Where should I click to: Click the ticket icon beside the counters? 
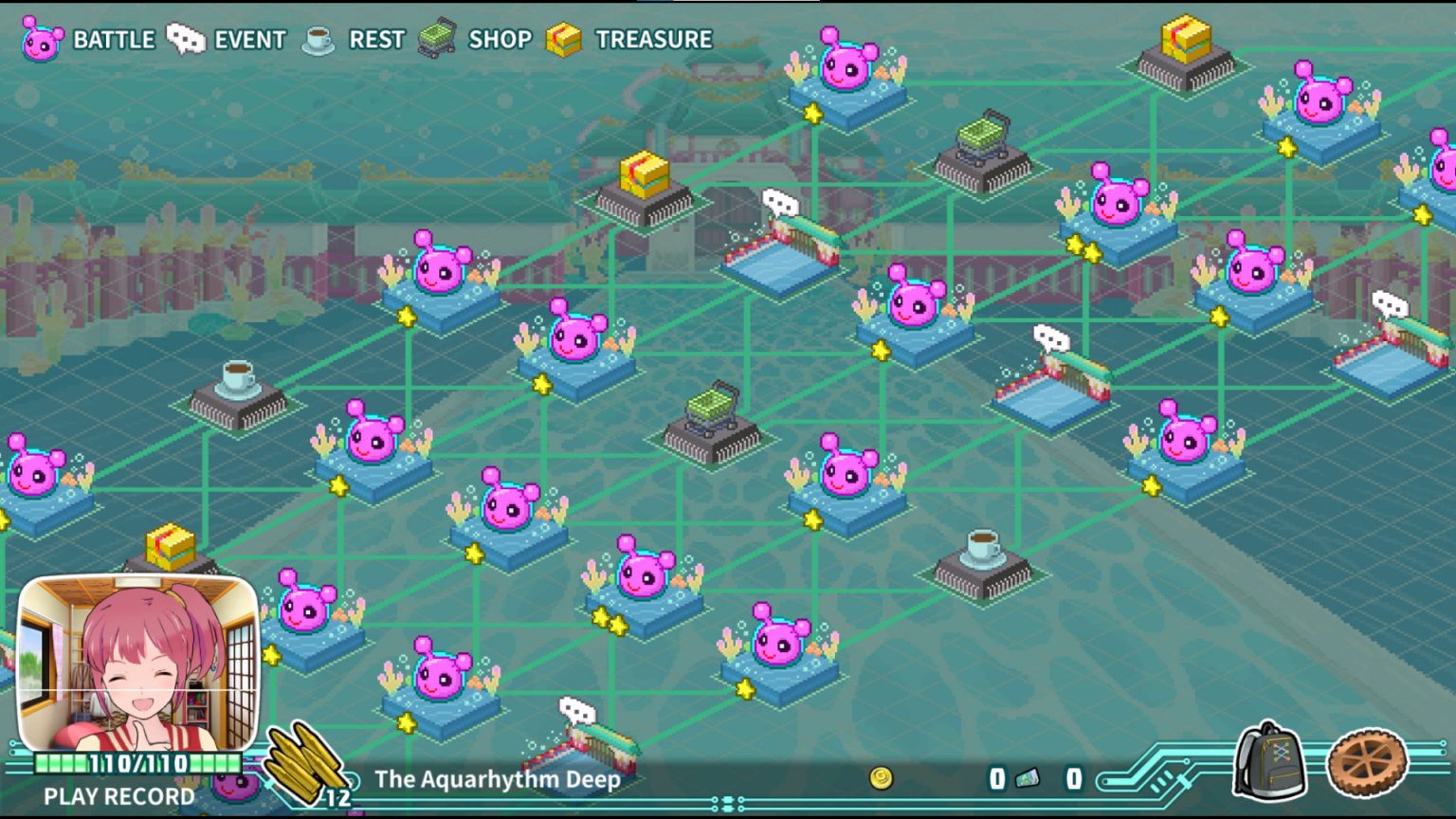(x=1026, y=779)
